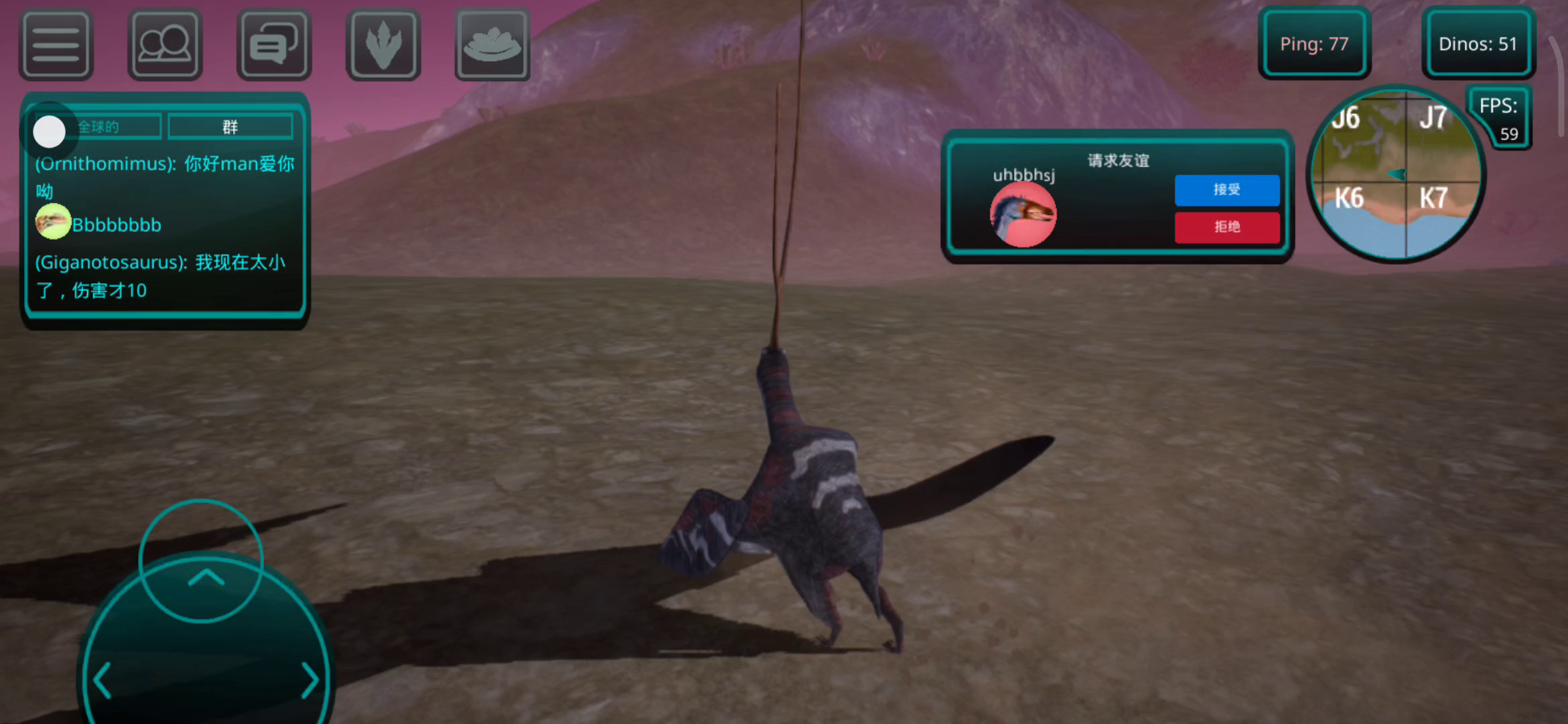
Task: Click Bbbbbbbb's chat avatar
Action: point(53,222)
